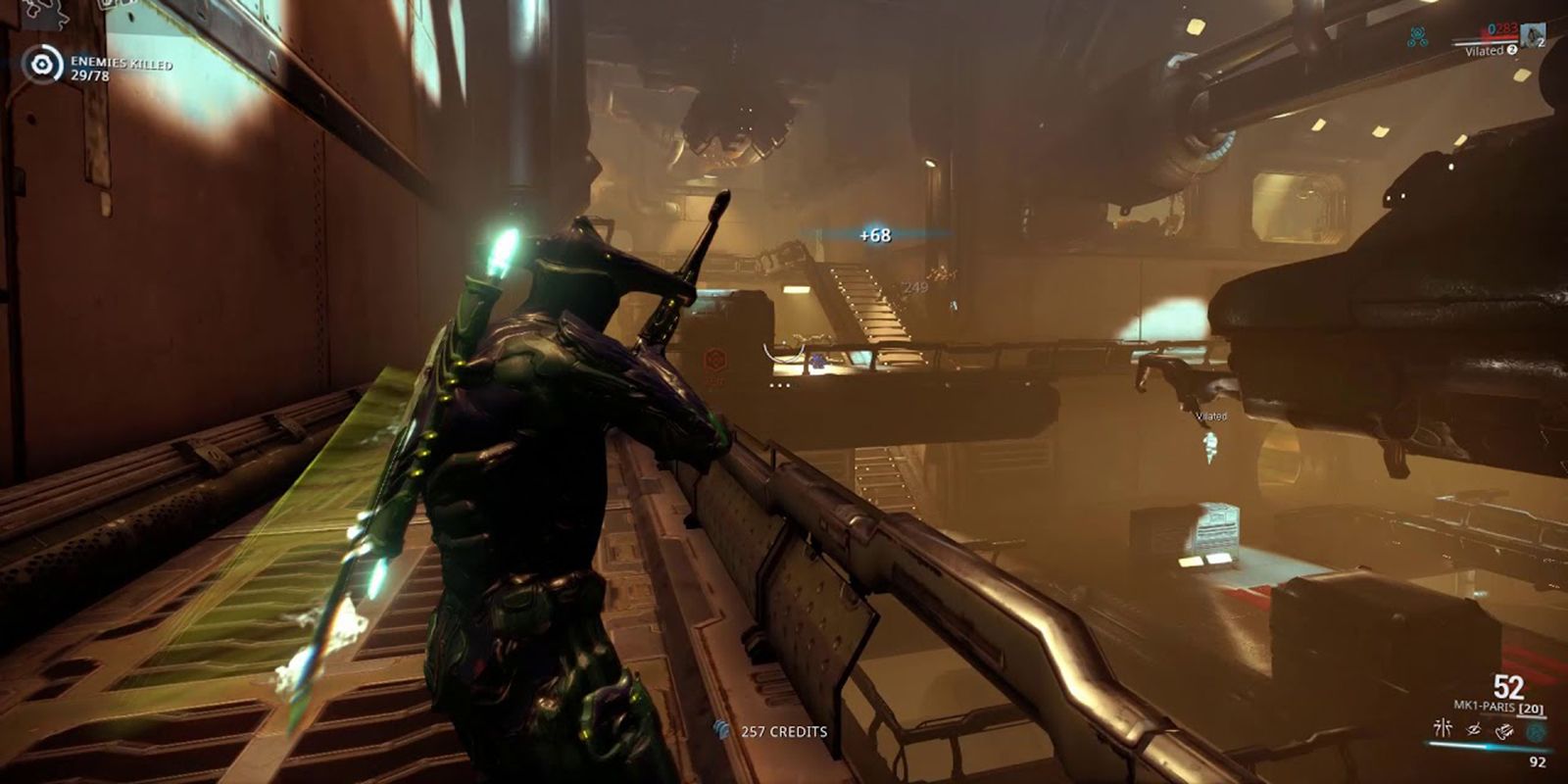Click the 257 CREDITS text

tap(784, 730)
